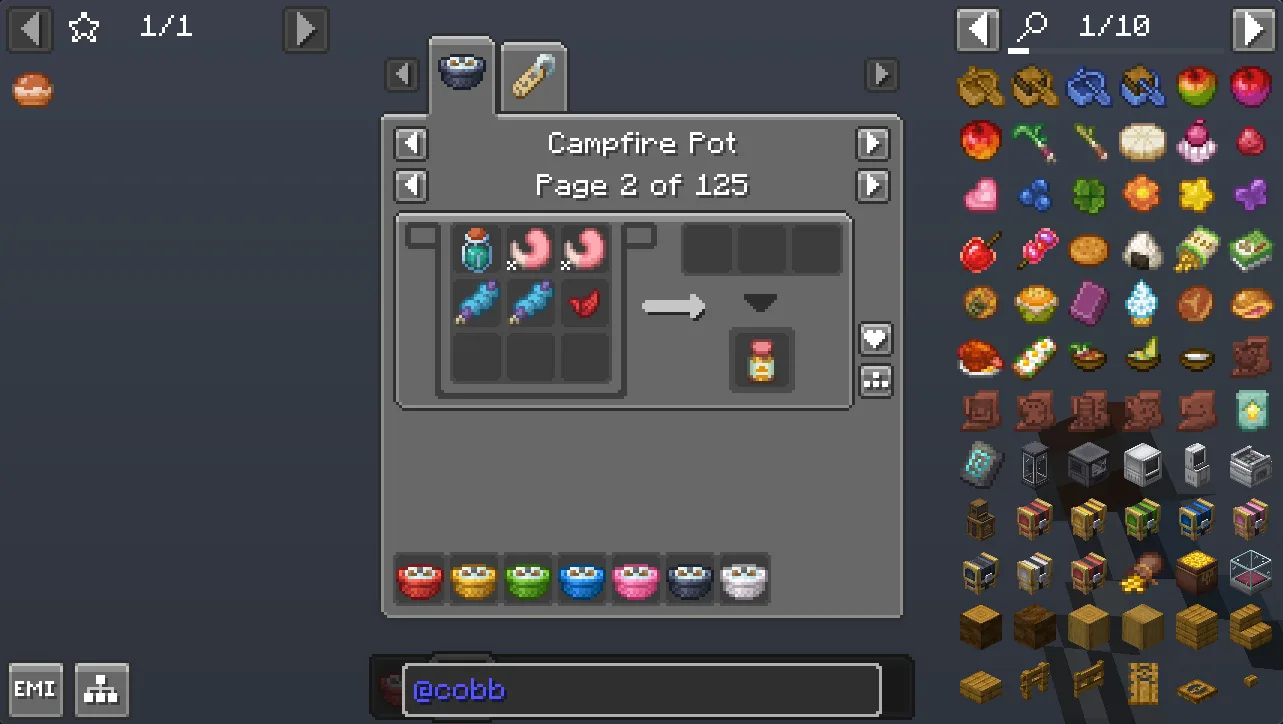The width and height of the screenshot is (1283, 724).
Task: Go to the next item index page
Action: point(1254,27)
